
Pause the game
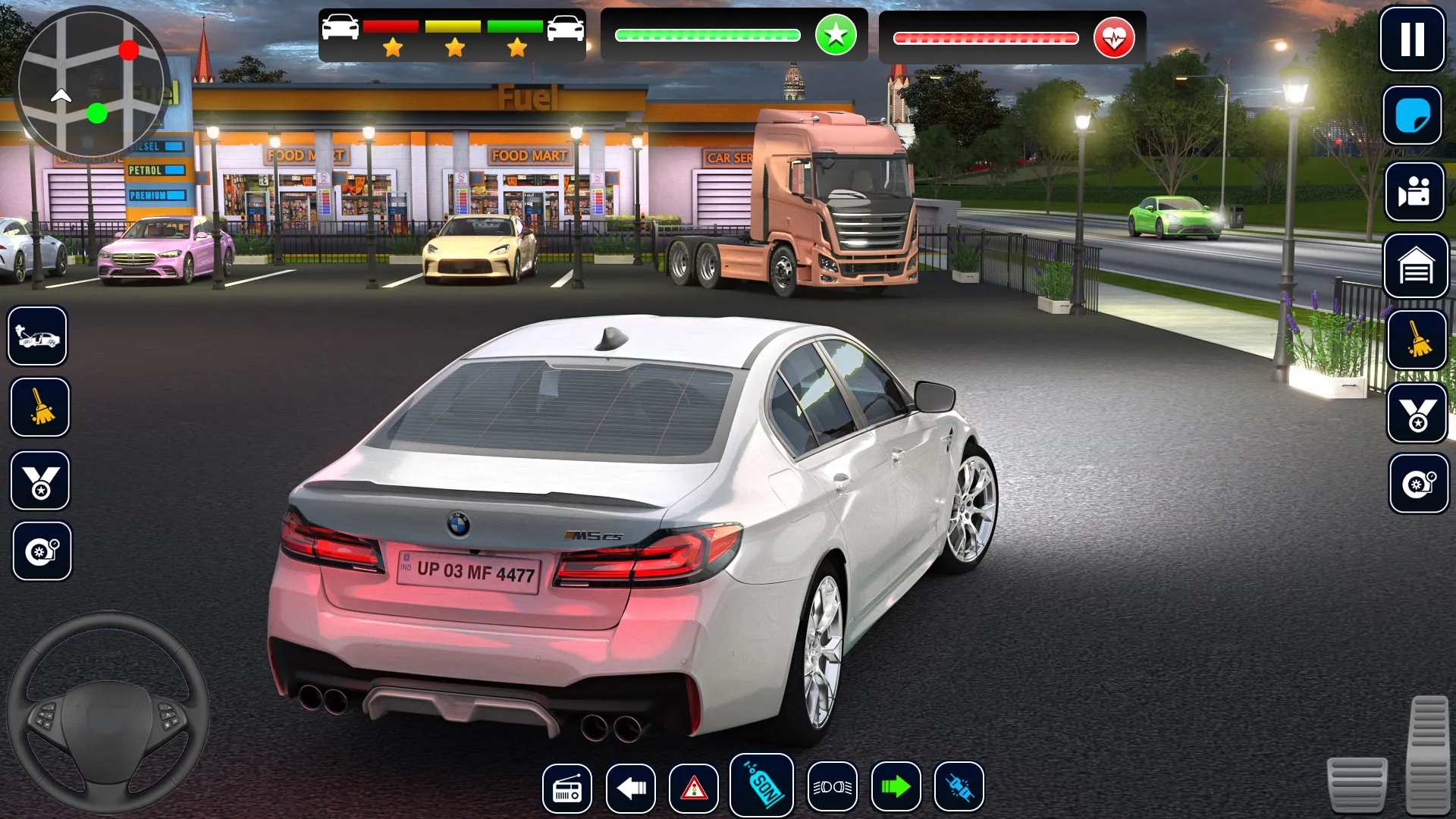click(1411, 39)
